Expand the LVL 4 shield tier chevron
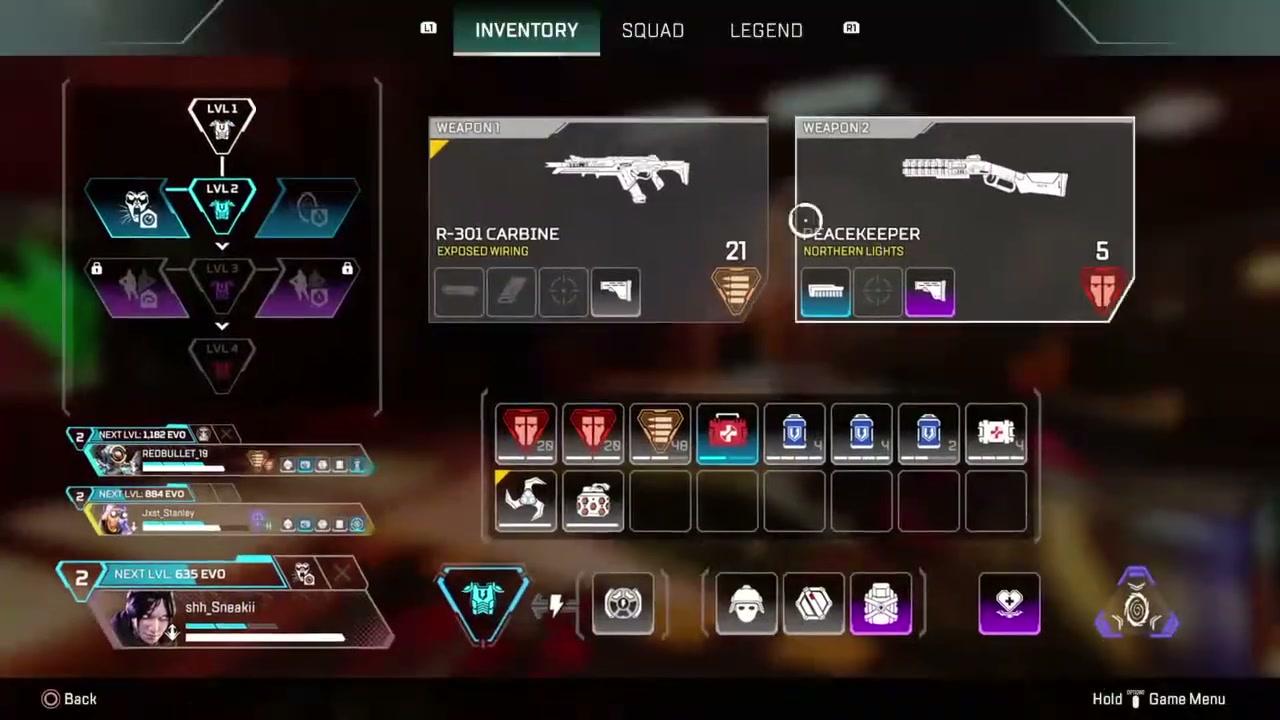 coord(222,326)
